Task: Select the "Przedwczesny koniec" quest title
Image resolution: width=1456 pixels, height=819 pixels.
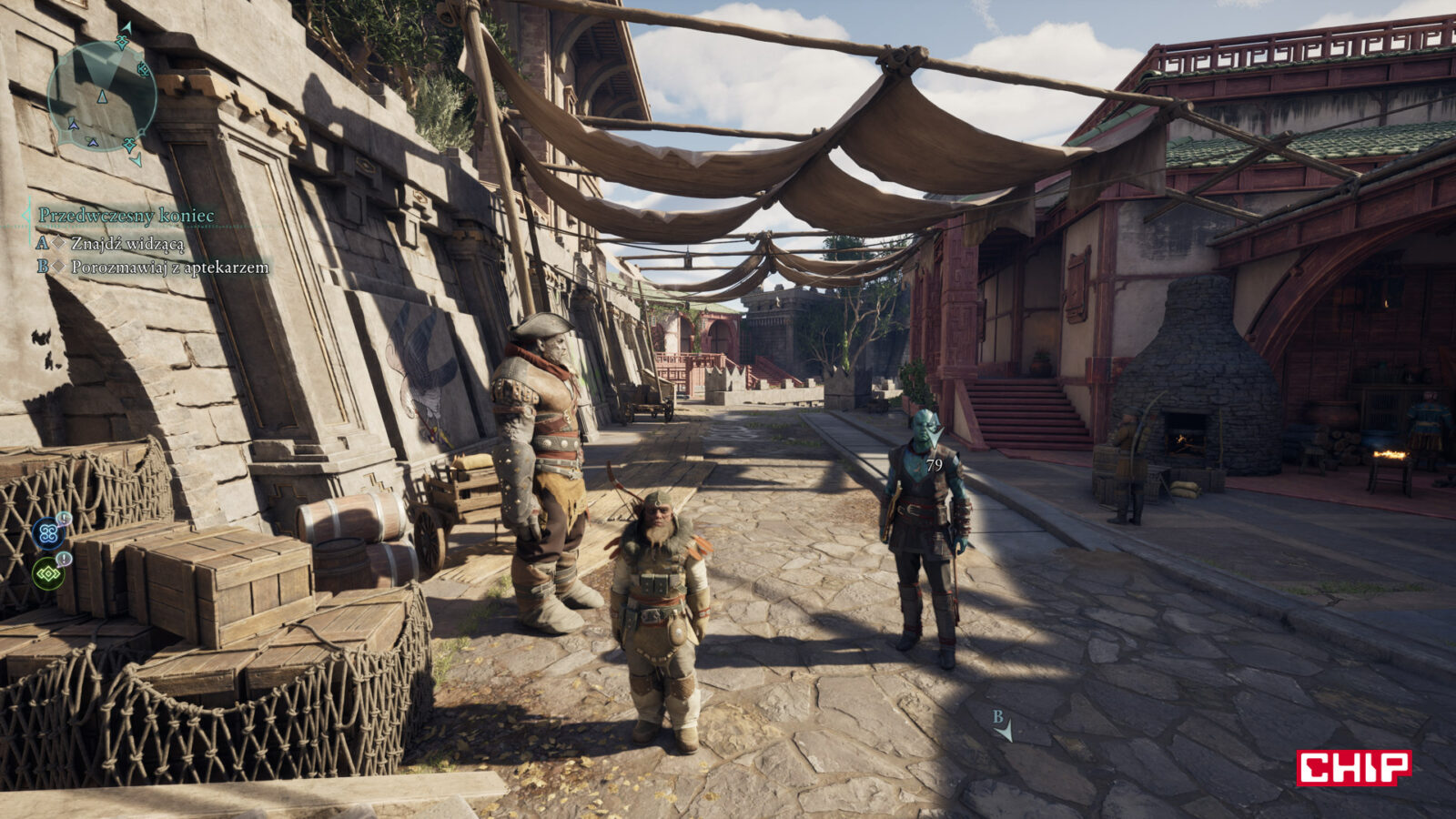Action: point(126,216)
